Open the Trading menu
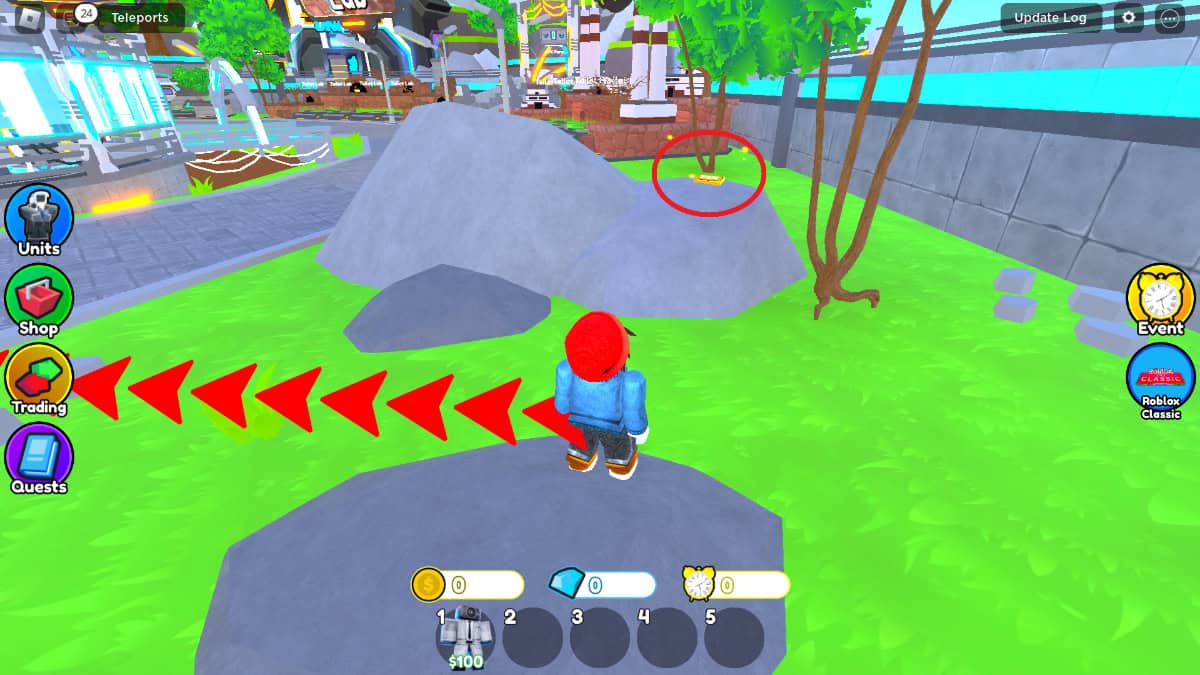This screenshot has width=1200, height=675. [40, 378]
